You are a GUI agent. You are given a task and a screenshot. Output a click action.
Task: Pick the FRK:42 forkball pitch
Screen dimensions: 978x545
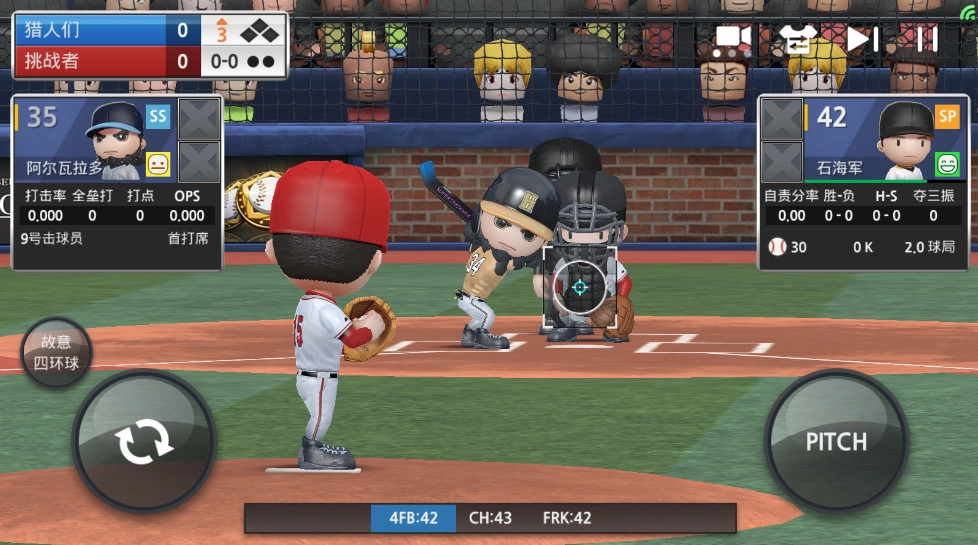click(x=567, y=518)
